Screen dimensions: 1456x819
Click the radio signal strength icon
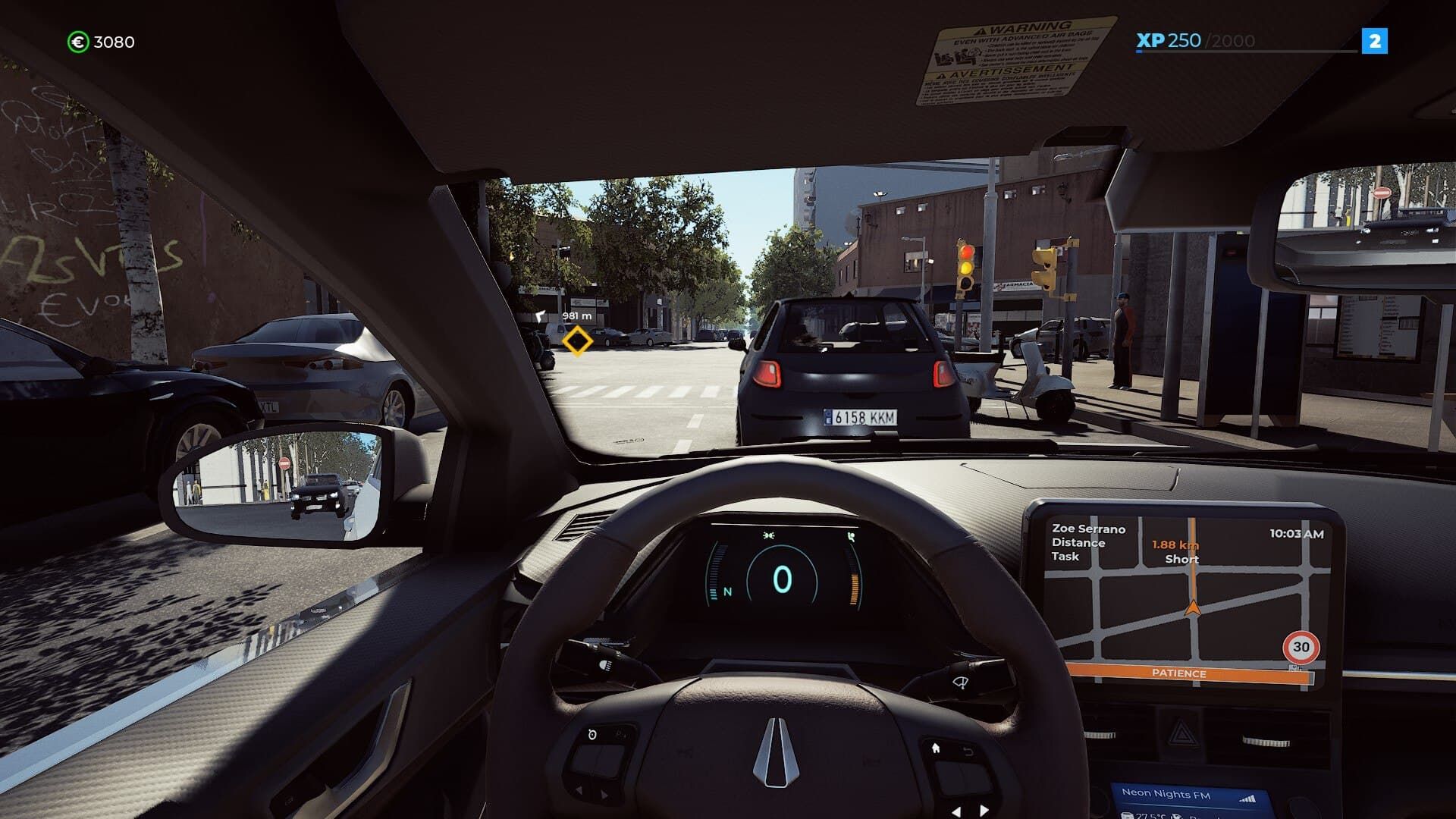click(x=1247, y=797)
